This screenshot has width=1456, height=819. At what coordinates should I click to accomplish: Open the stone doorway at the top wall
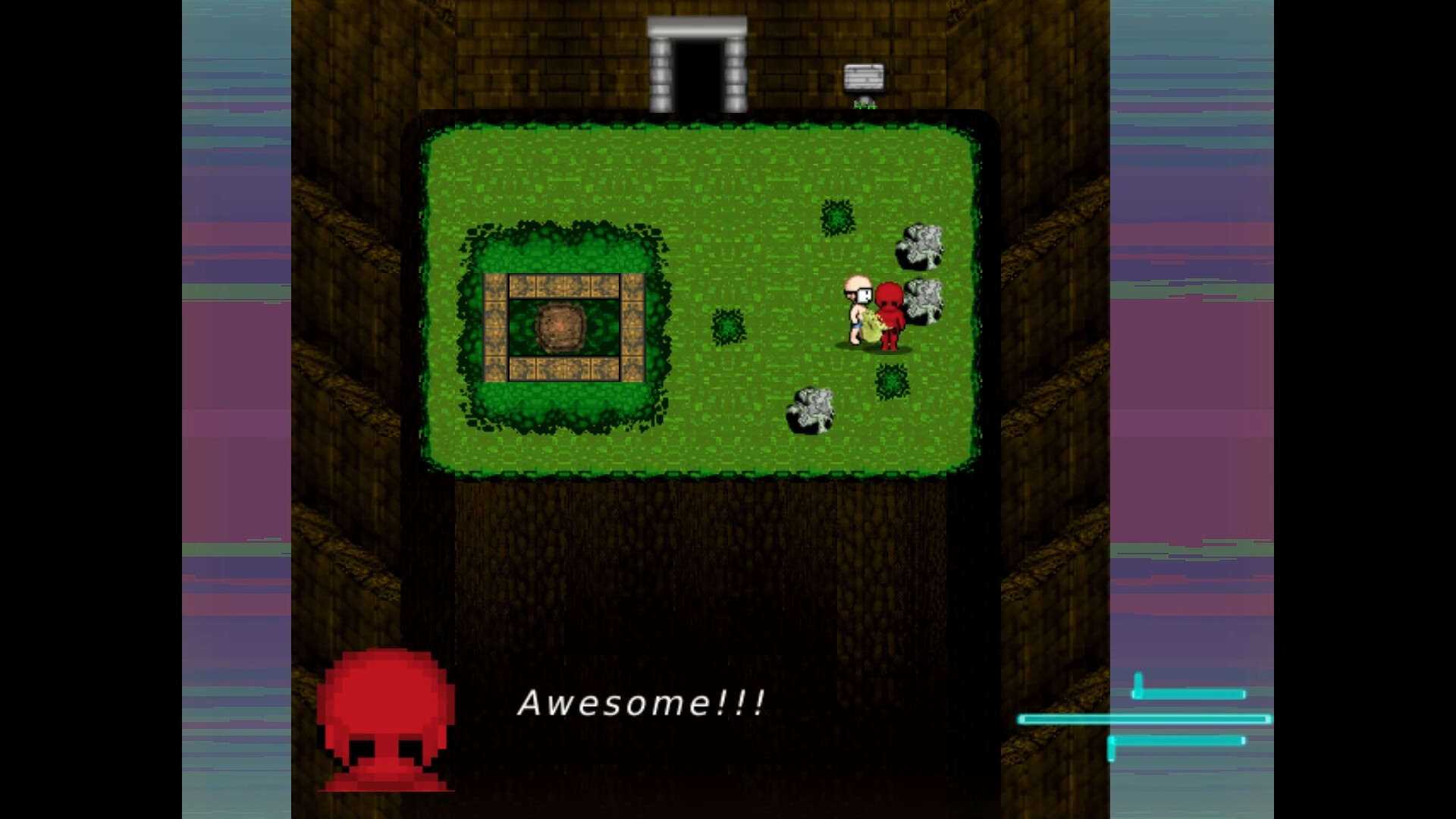(x=697, y=61)
